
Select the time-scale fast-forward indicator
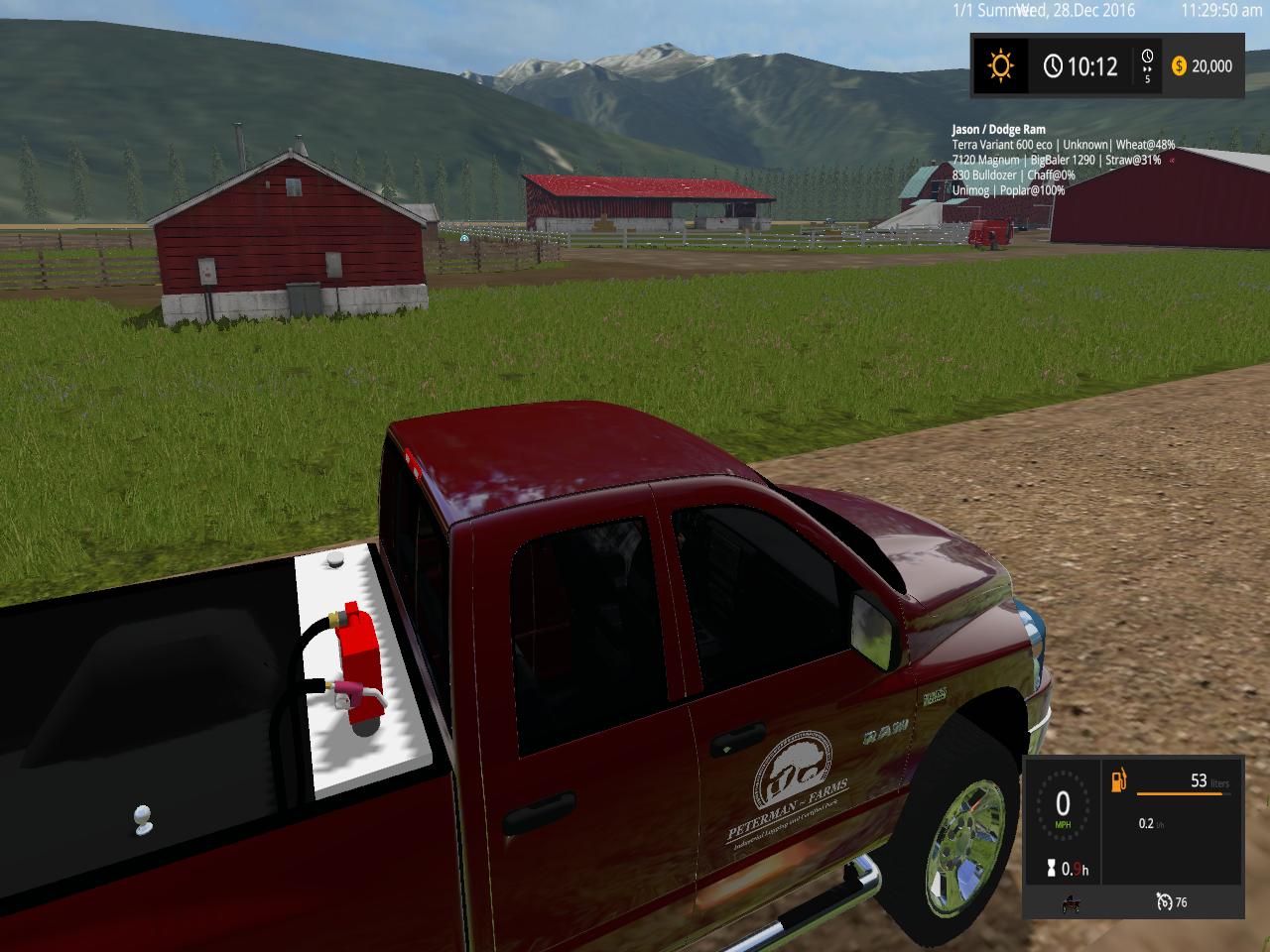click(1148, 65)
